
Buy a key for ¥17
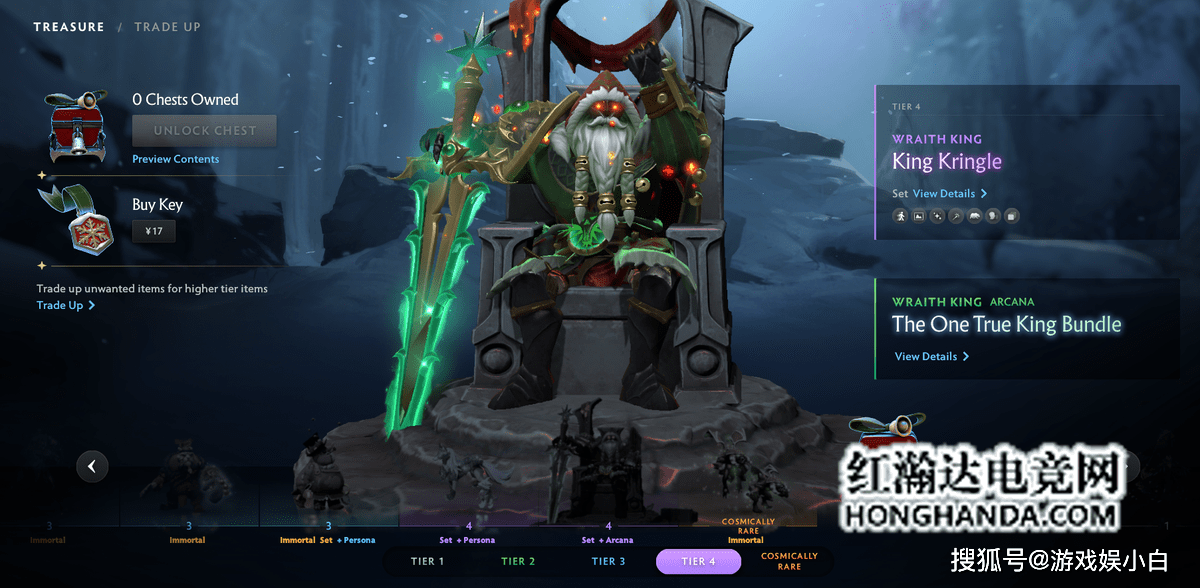pos(154,231)
